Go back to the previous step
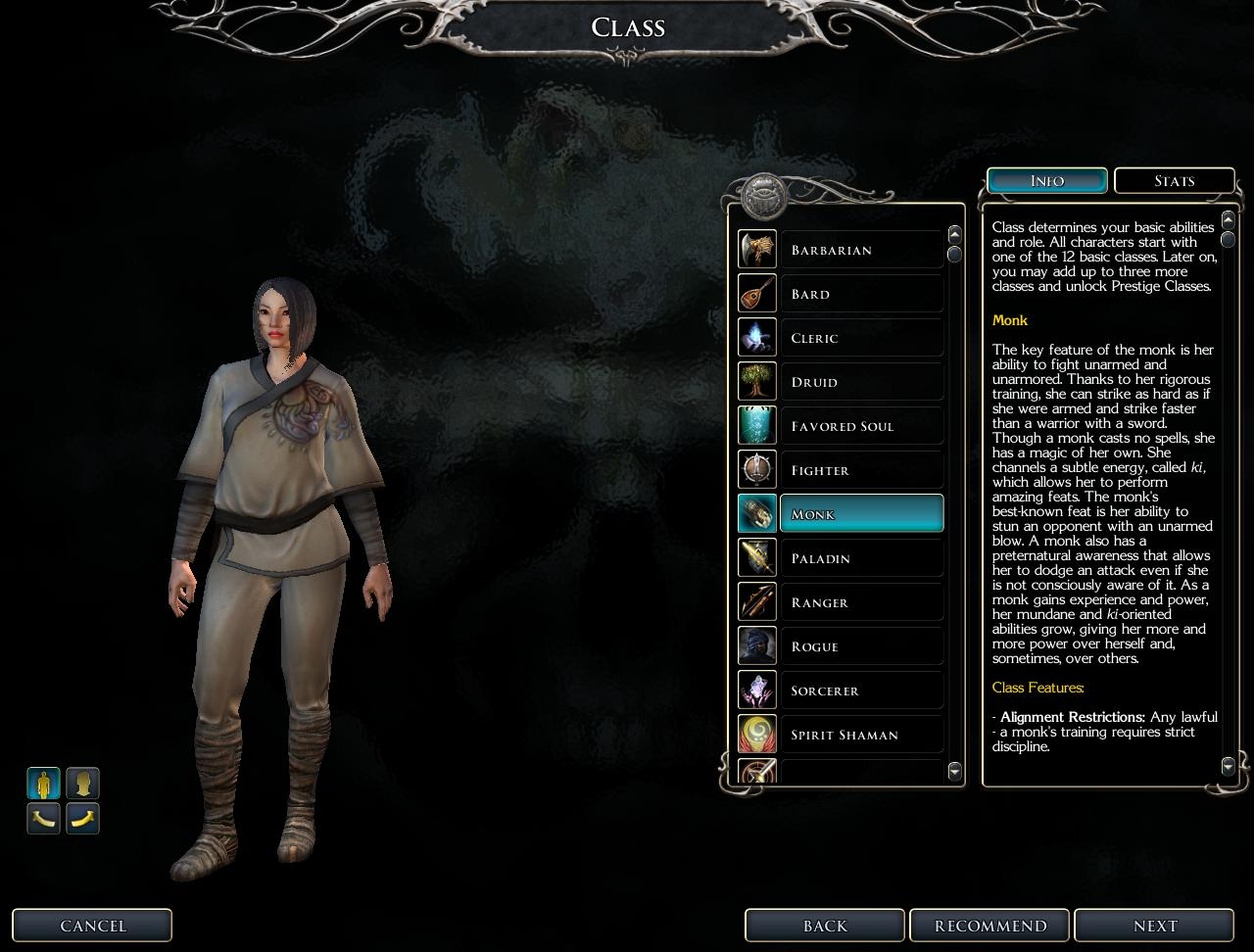This screenshot has width=1254, height=952. [825, 926]
